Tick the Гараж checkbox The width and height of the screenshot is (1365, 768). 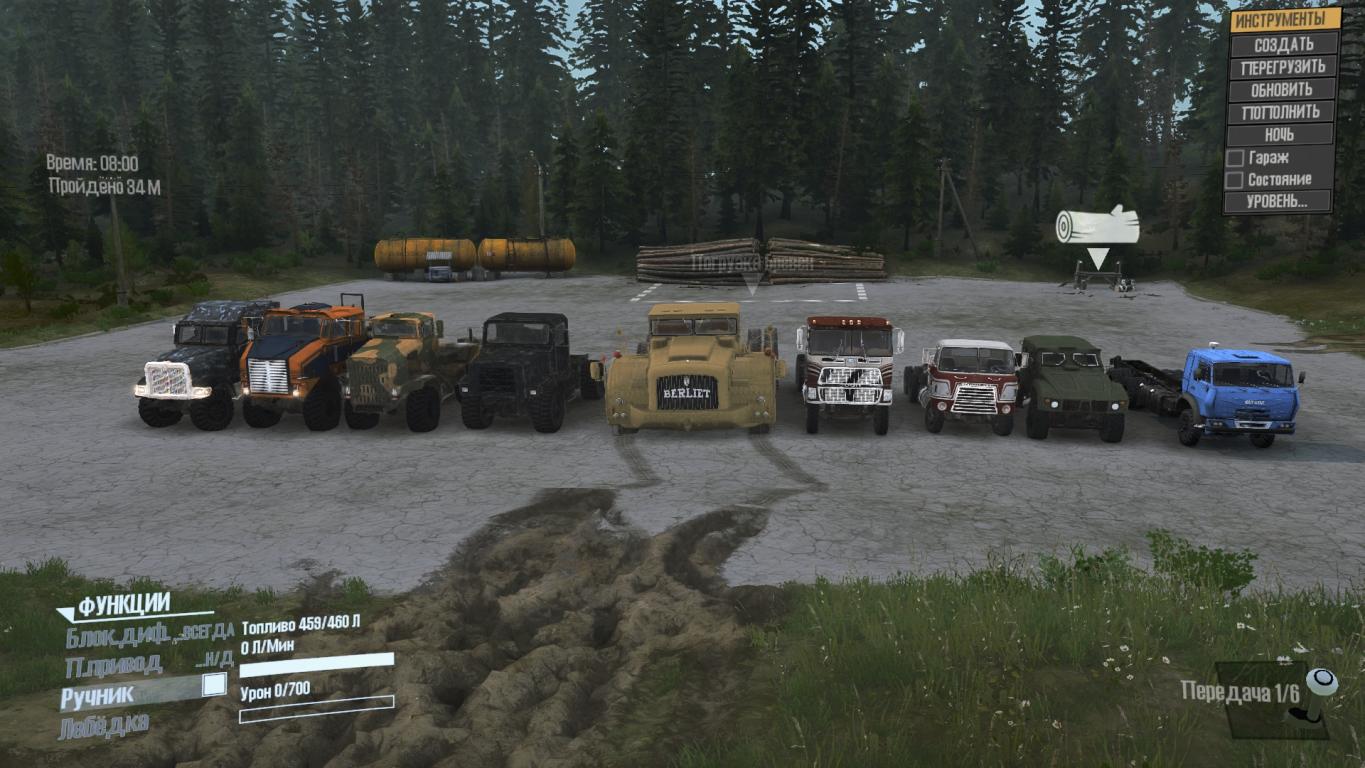point(1236,157)
